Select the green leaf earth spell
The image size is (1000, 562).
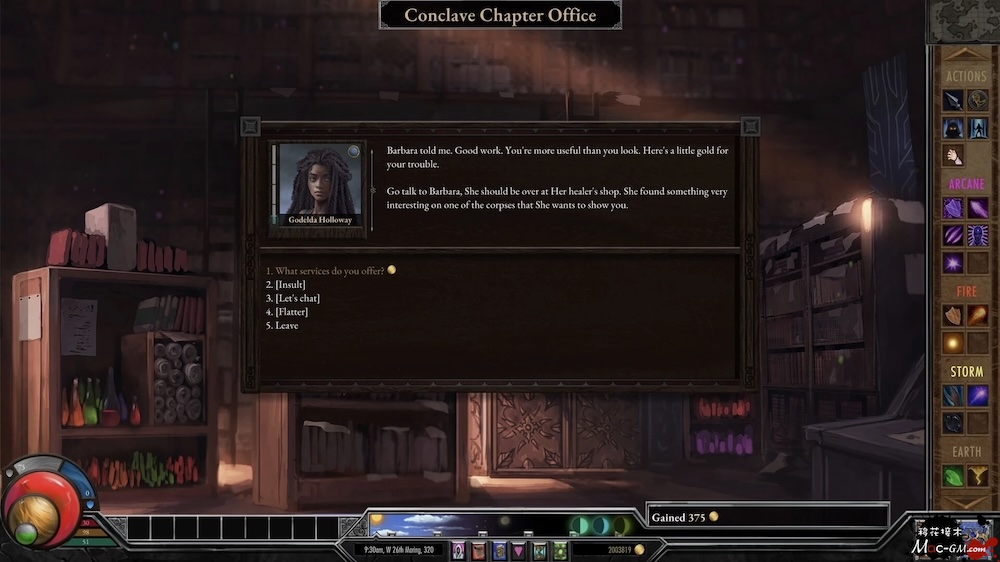[953, 477]
